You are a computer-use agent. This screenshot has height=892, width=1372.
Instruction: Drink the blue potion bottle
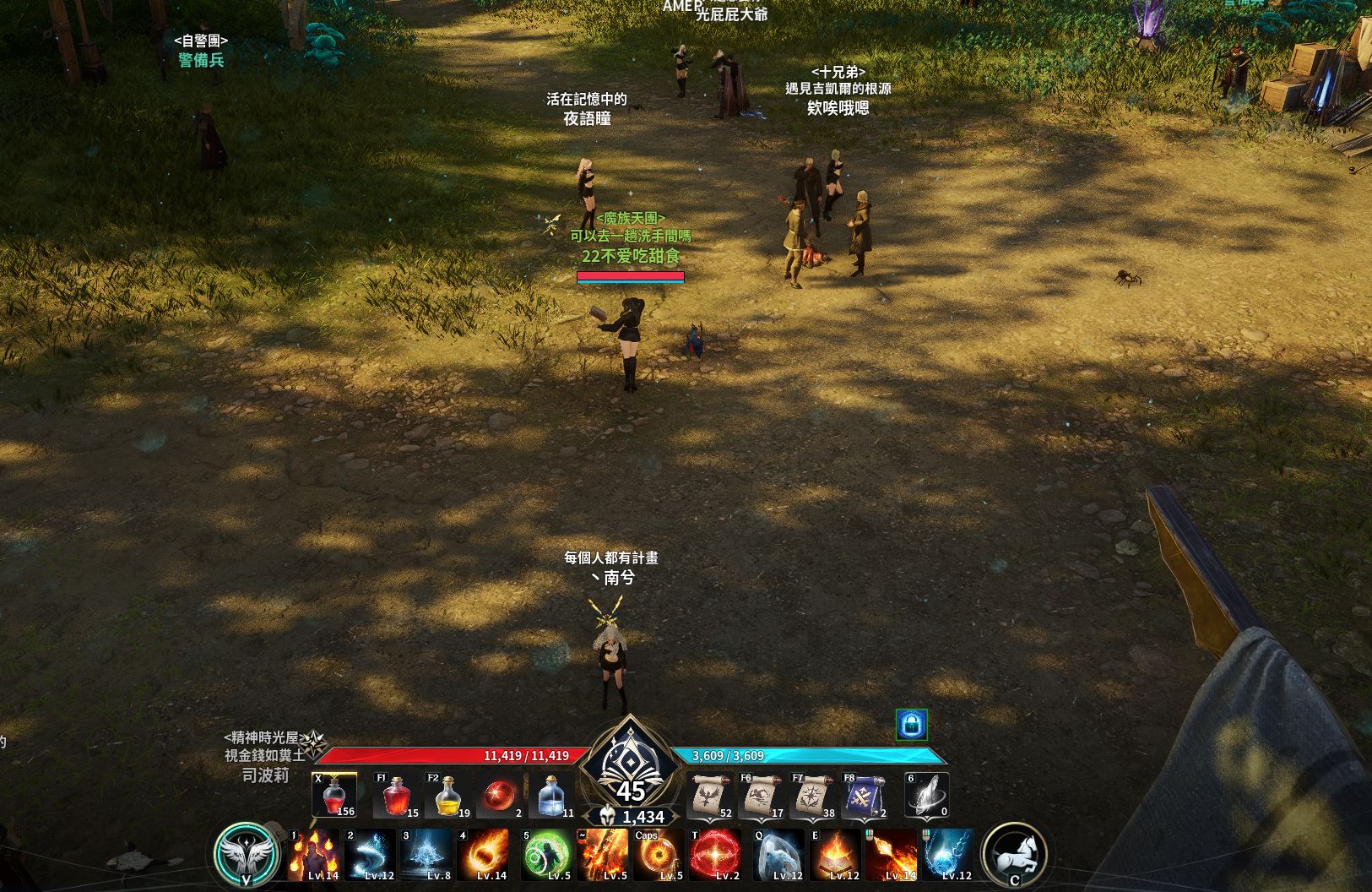click(552, 796)
